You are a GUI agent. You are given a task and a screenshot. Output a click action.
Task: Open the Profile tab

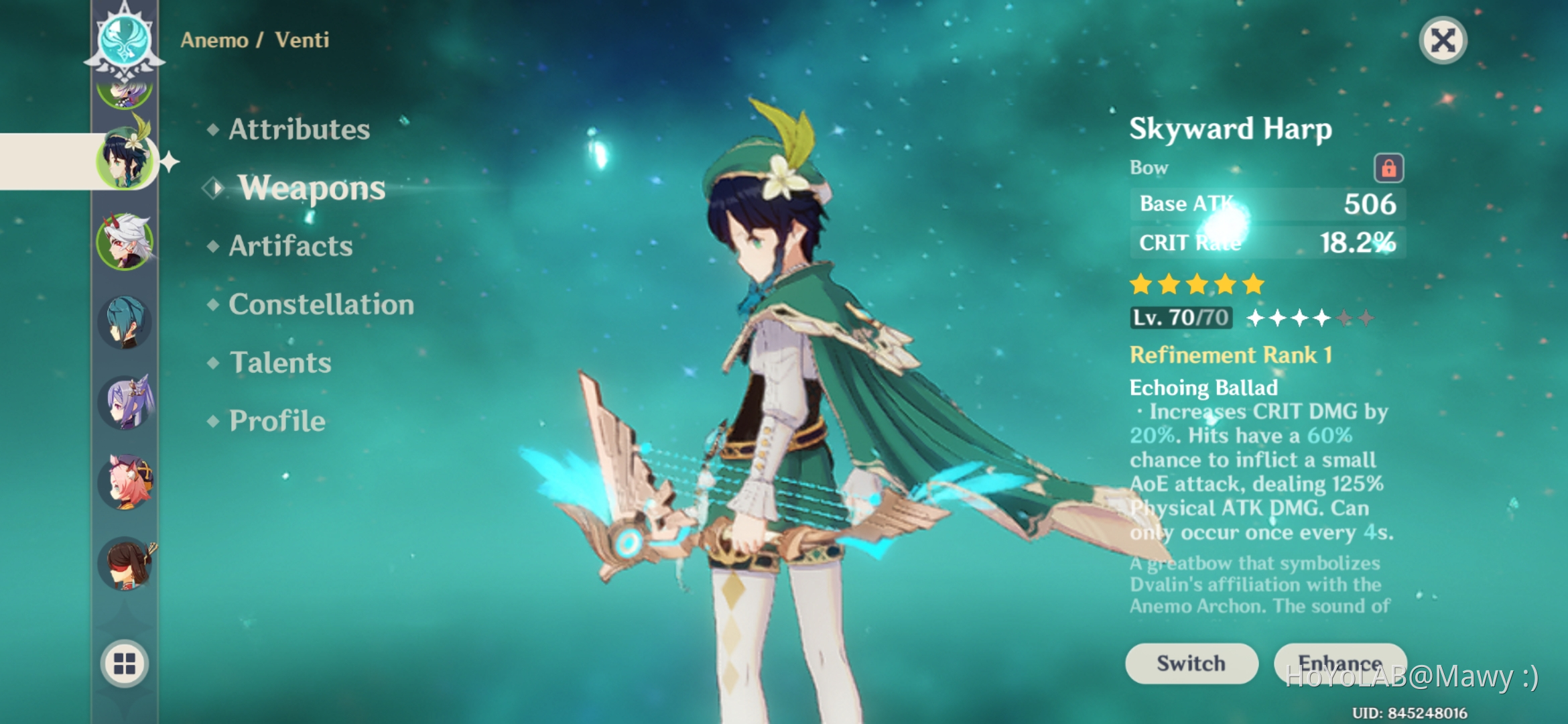pos(275,421)
